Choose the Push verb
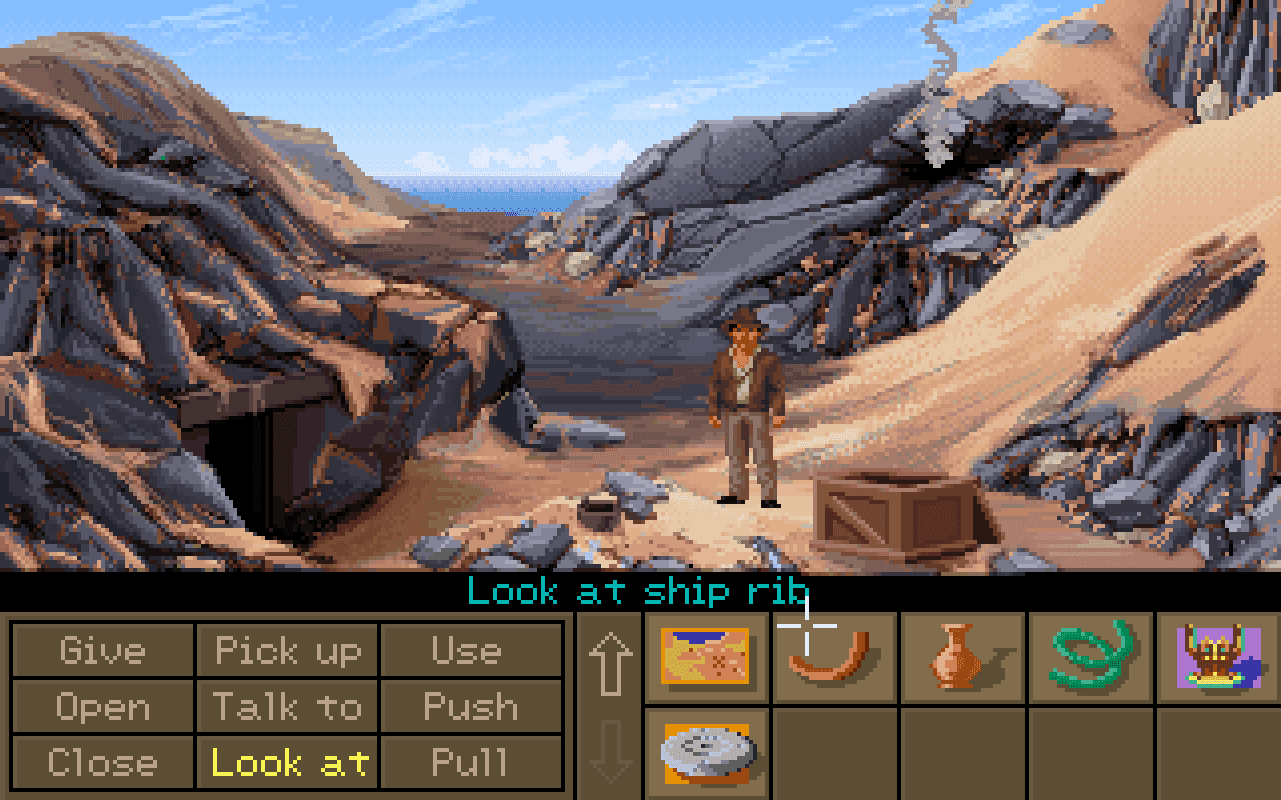This screenshot has width=1281, height=800. [x=470, y=707]
